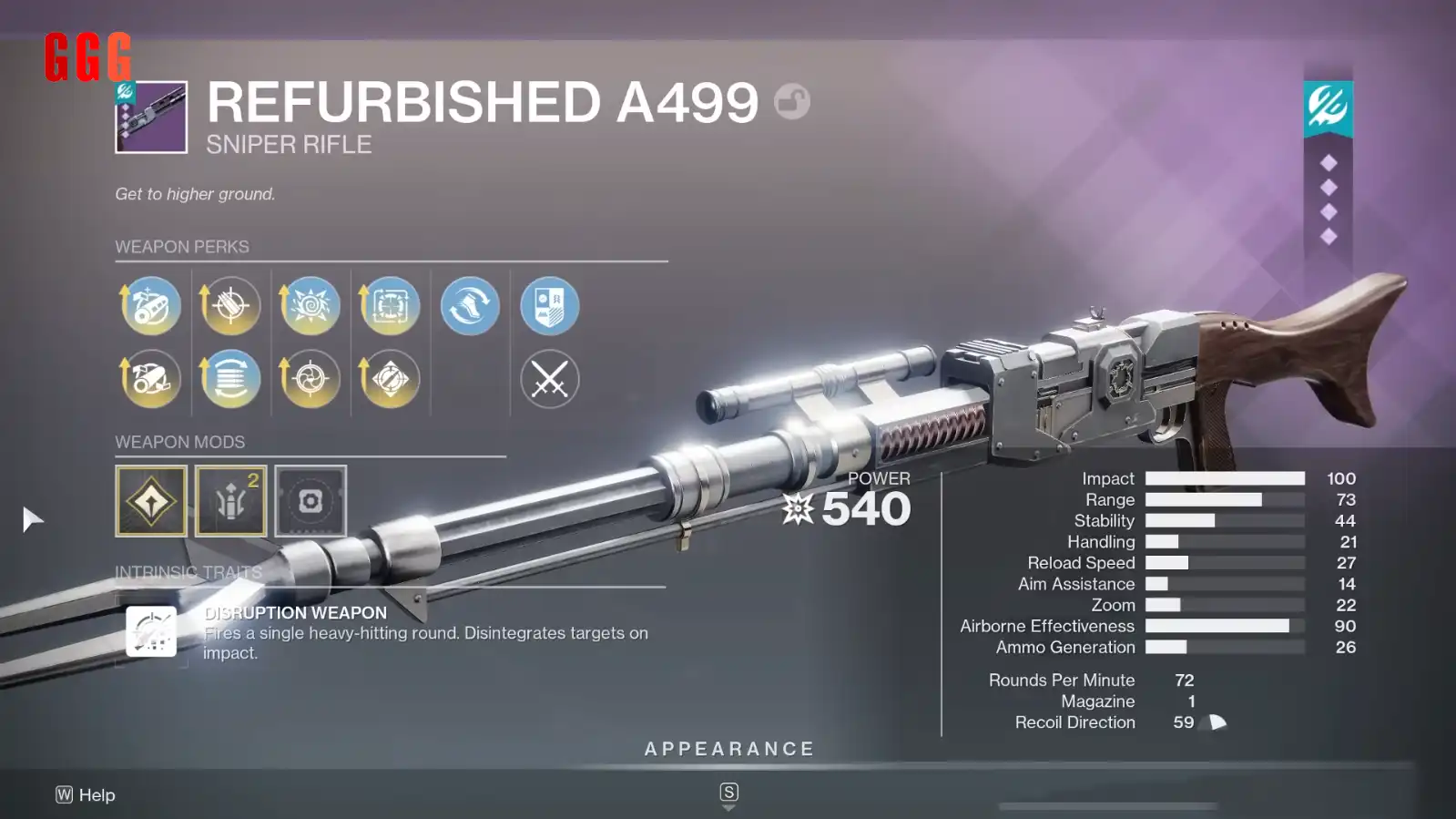Open the empty gear-shaped mod socket
This screenshot has width=1456, height=819.
coord(311,501)
